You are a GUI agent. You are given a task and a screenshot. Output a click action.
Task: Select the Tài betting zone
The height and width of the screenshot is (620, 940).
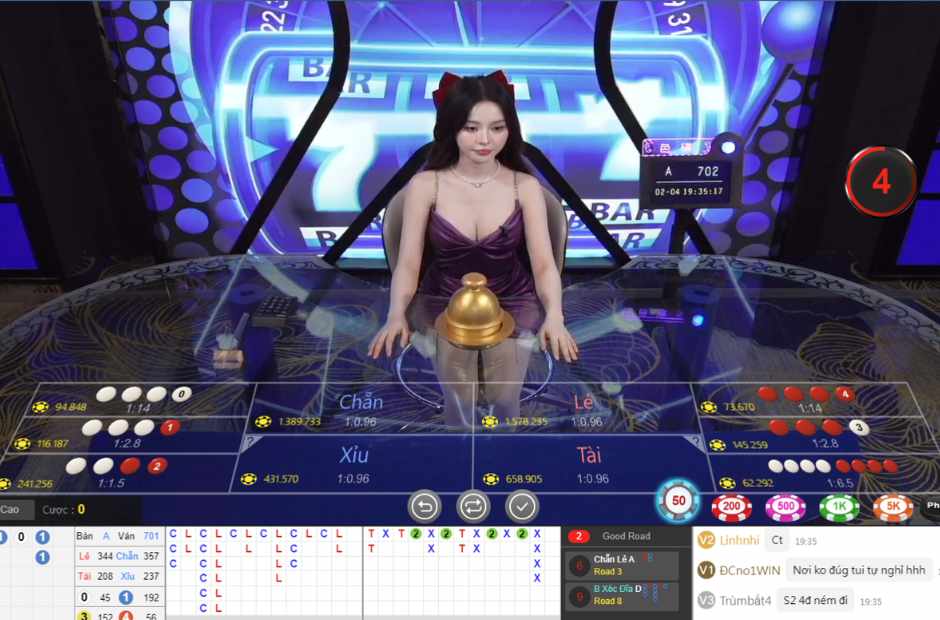coord(589,464)
